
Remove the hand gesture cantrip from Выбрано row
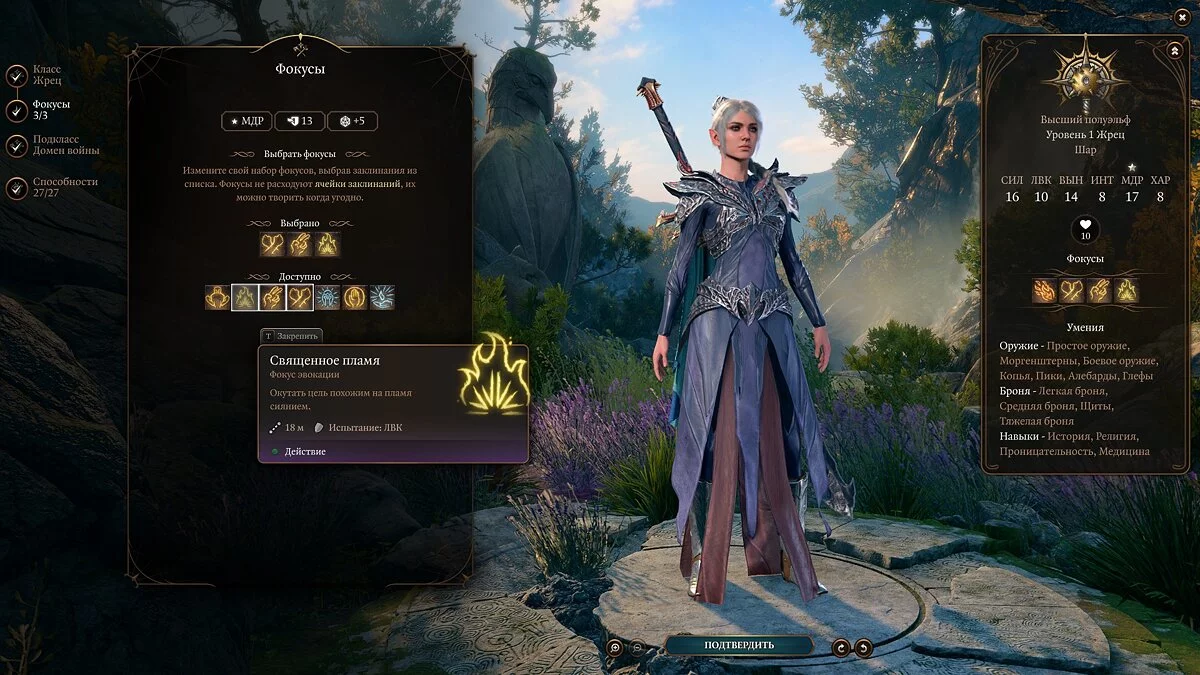pyautogui.click(x=300, y=244)
